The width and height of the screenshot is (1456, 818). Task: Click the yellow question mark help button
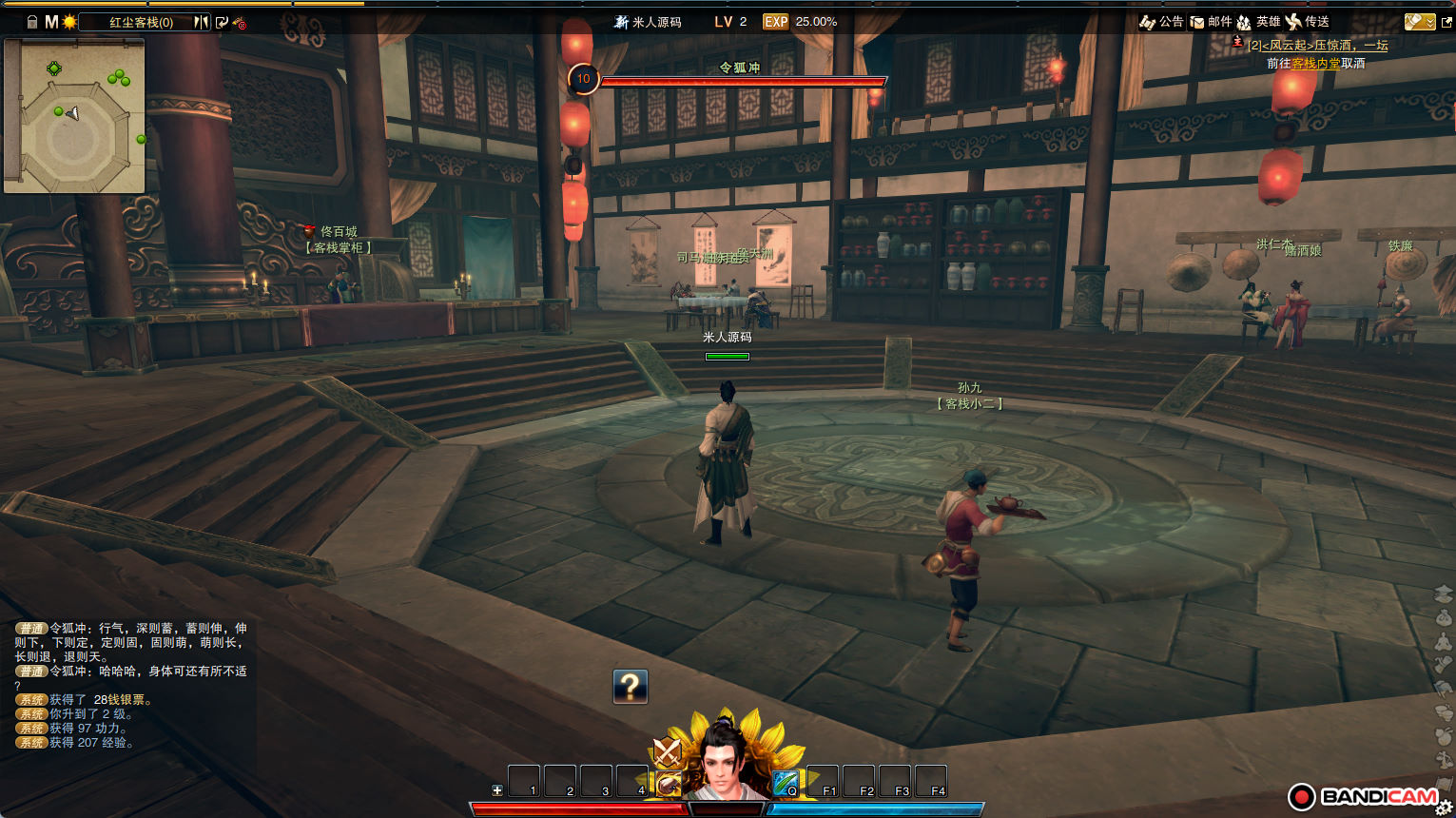(x=630, y=686)
